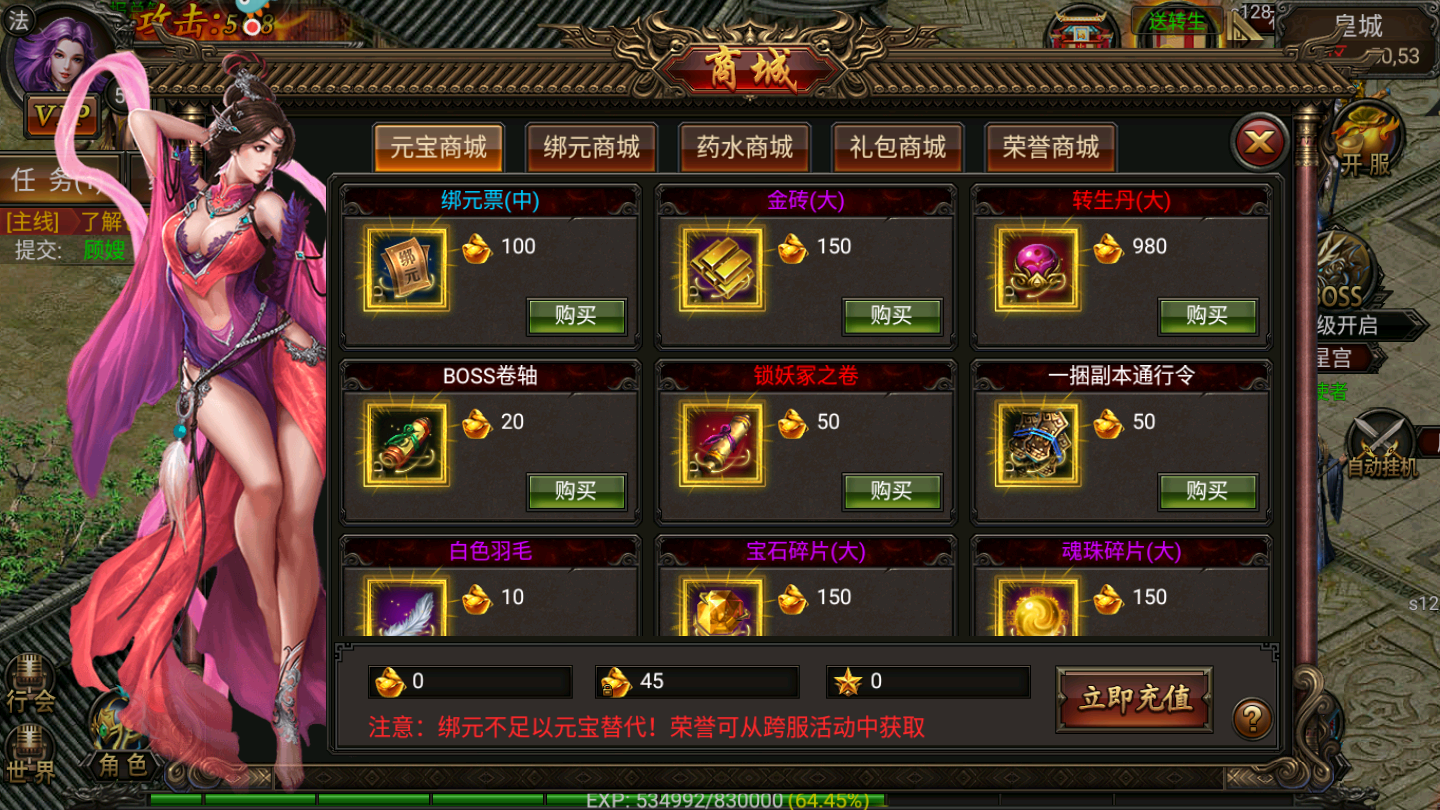Click the 立即充值 recharge button
Screen dimensions: 1440x810
pos(1133,701)
